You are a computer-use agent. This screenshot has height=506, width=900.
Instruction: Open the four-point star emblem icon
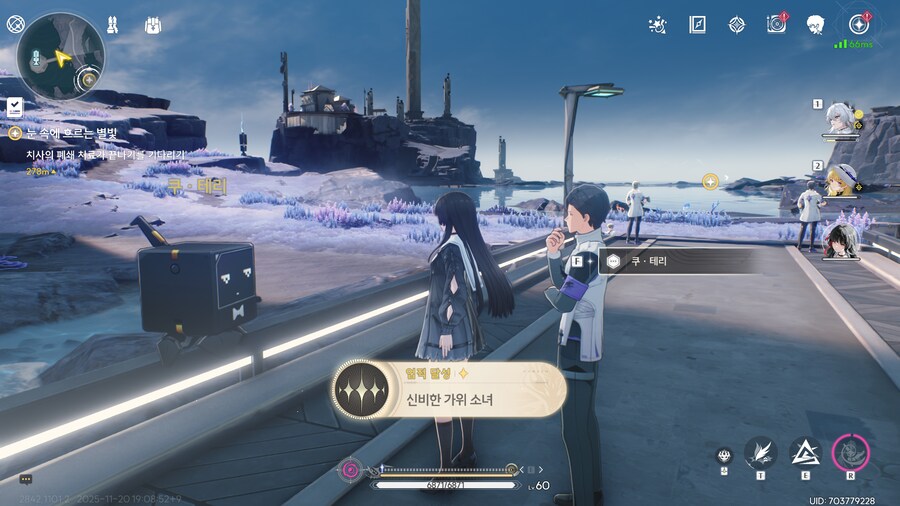[736, 24]
